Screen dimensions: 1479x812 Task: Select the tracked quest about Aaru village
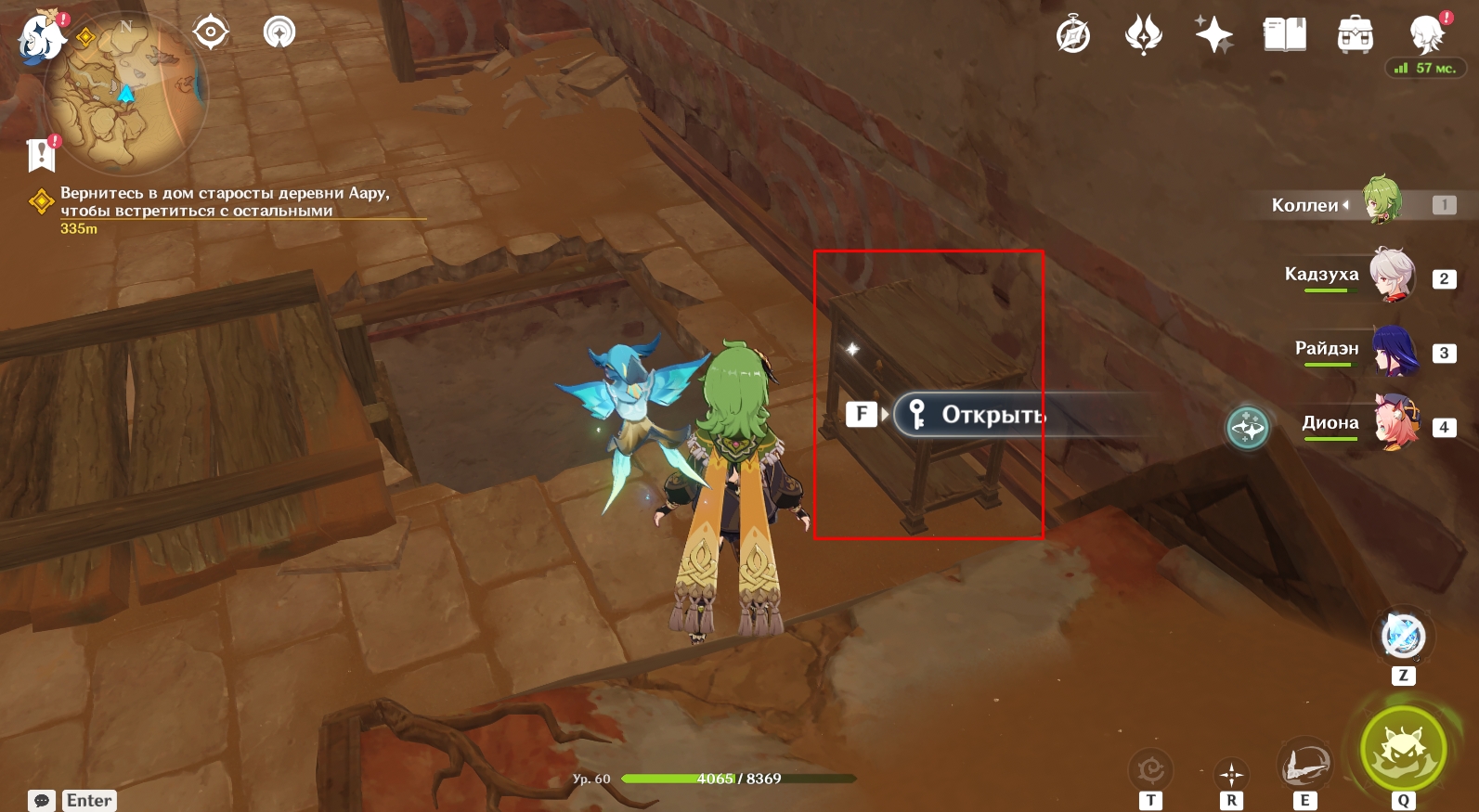[x=223, y=202]
